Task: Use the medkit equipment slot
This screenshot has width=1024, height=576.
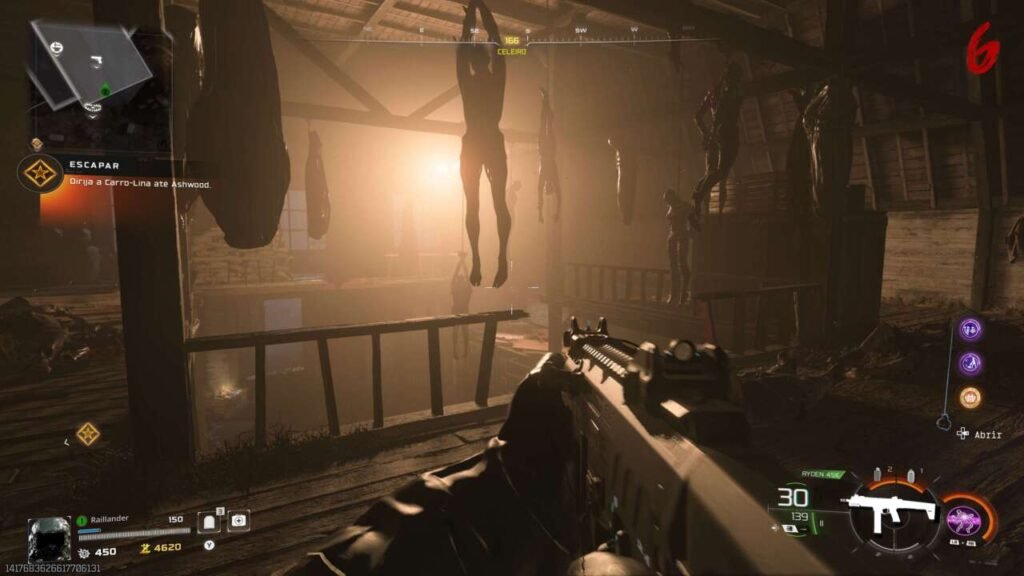Action: (238, 521)
